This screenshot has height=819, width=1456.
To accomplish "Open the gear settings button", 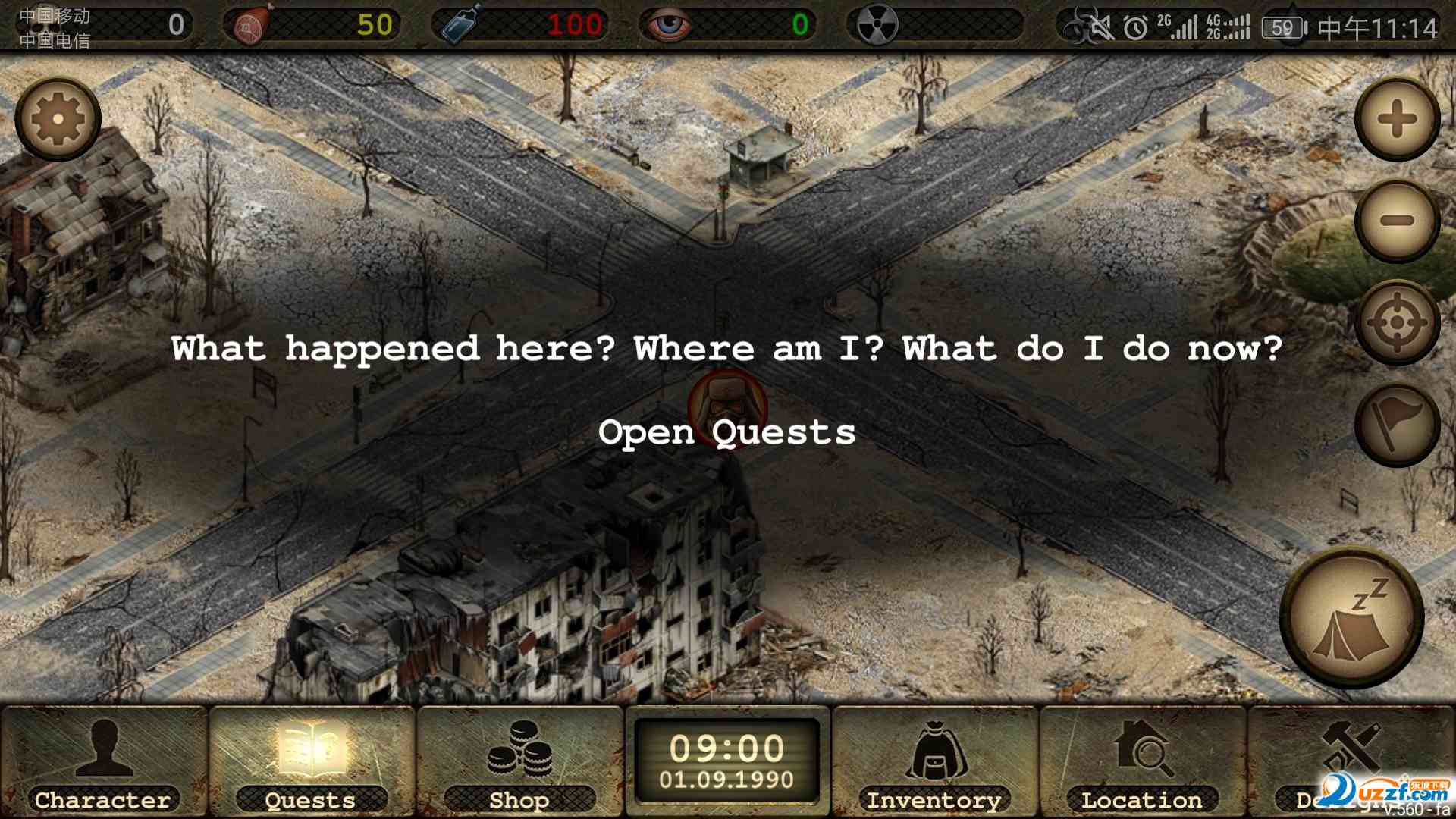I will click(58, 119).
